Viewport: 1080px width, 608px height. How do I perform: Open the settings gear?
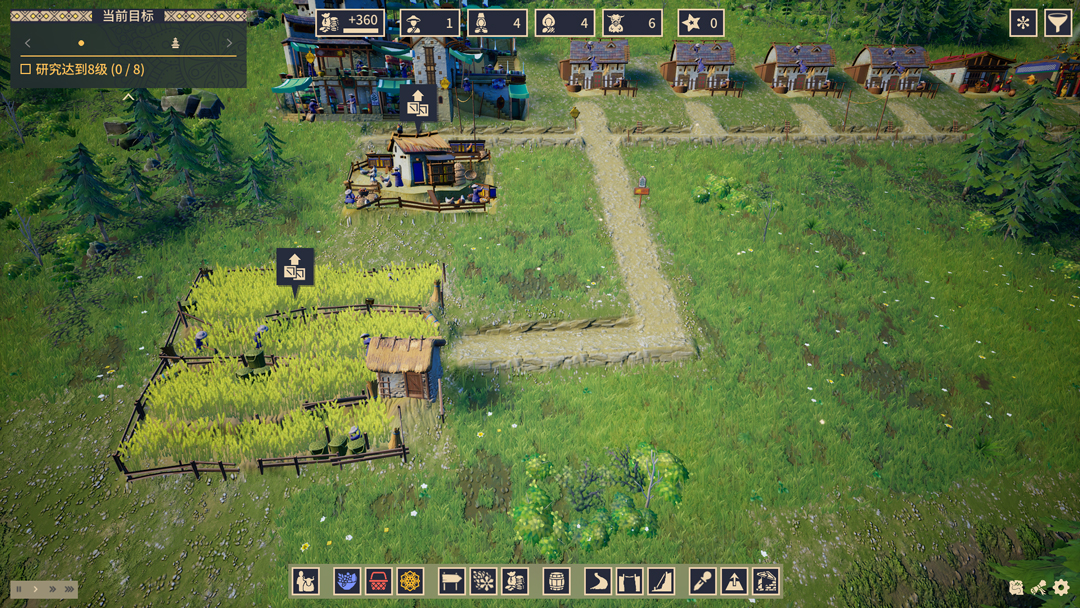1062,589
